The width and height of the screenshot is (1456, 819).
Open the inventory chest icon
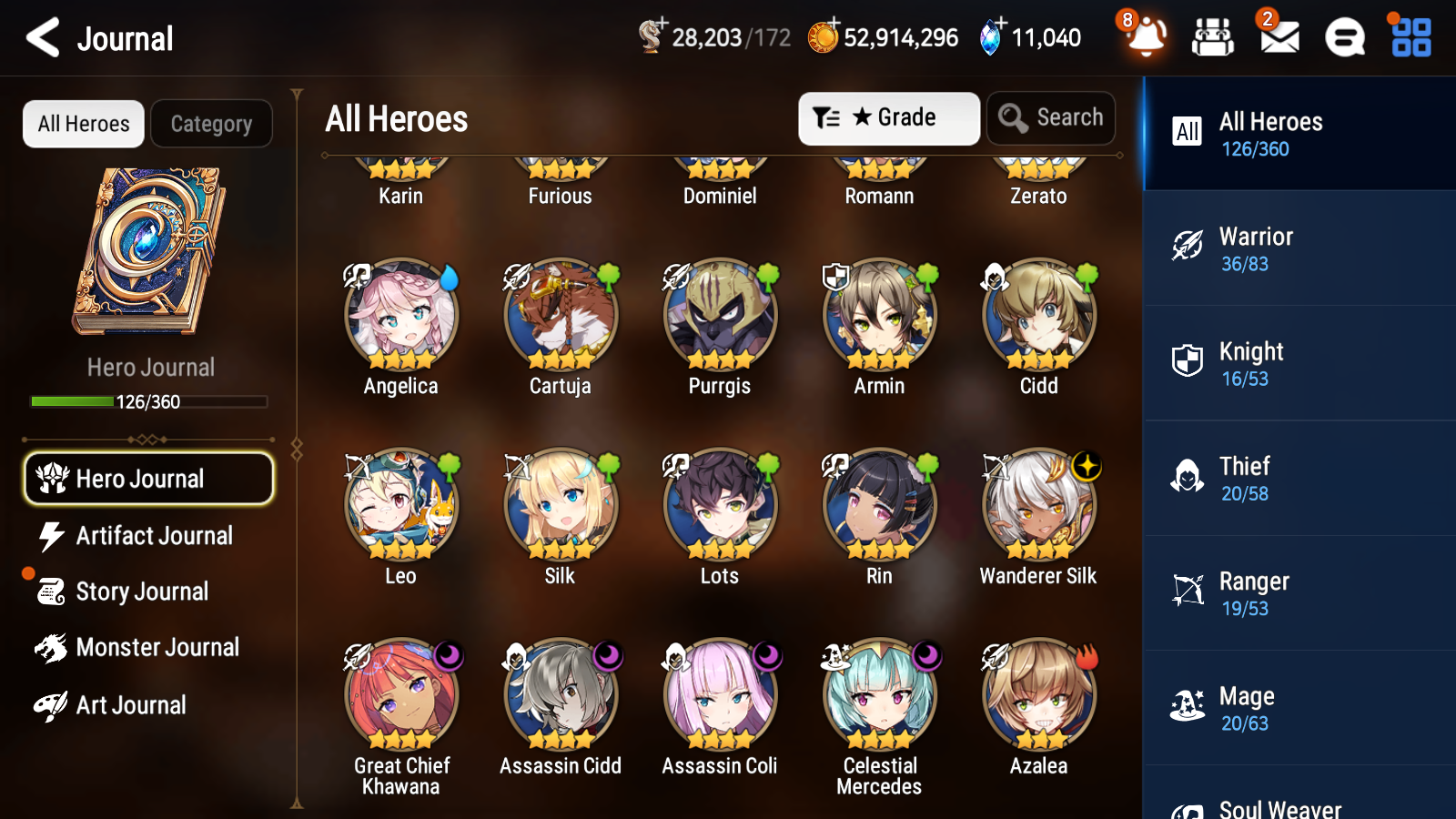1213,38
